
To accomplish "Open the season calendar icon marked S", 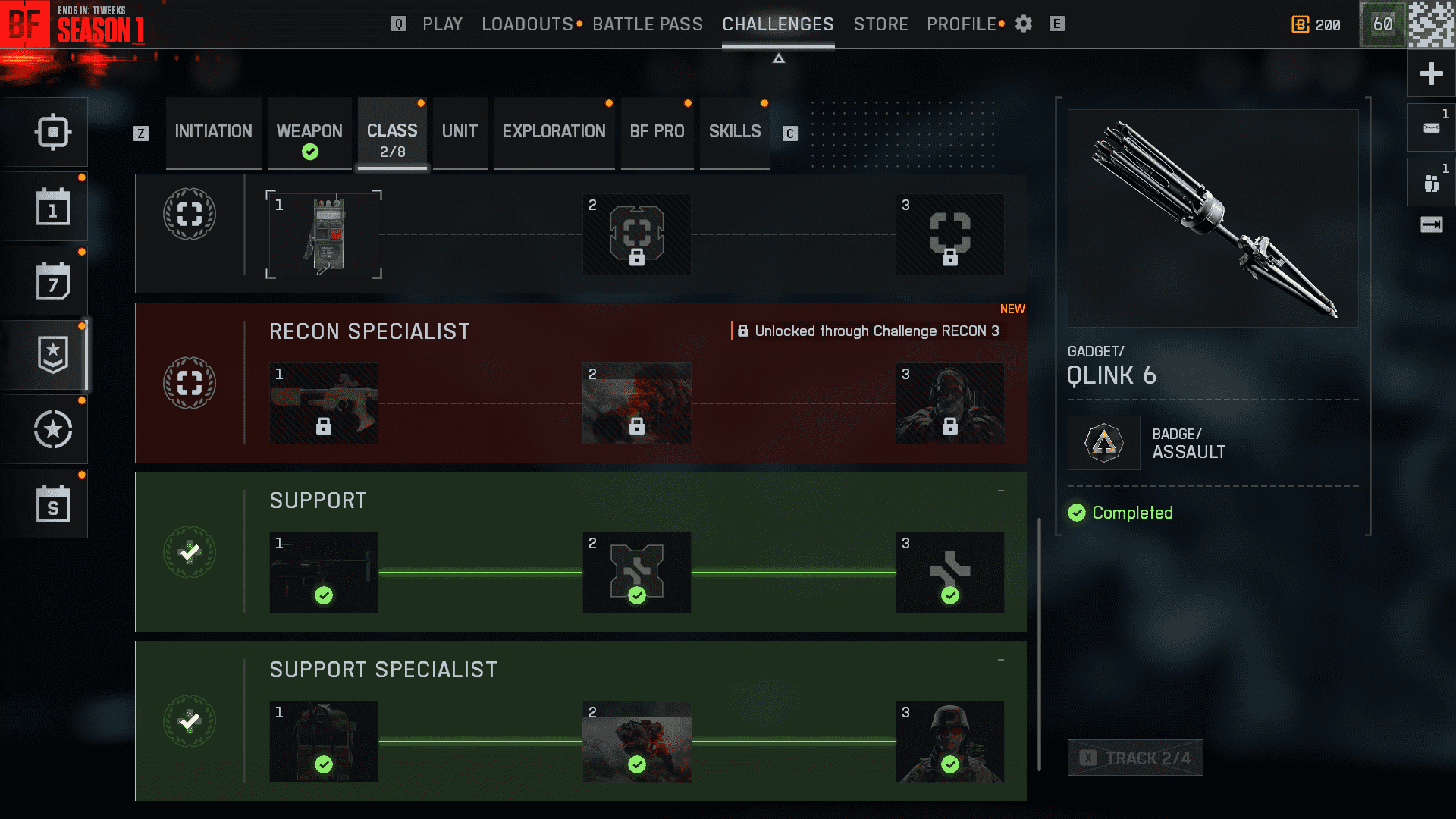I will click(52, 504).
